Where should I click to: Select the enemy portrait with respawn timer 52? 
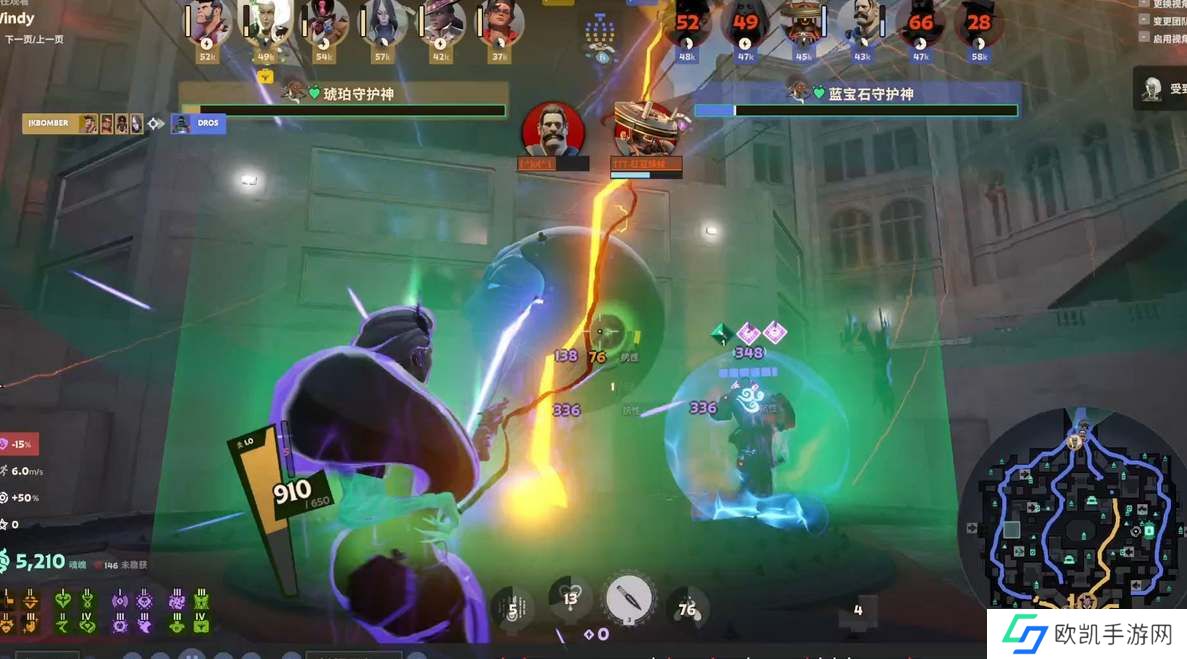pos(688,22)
